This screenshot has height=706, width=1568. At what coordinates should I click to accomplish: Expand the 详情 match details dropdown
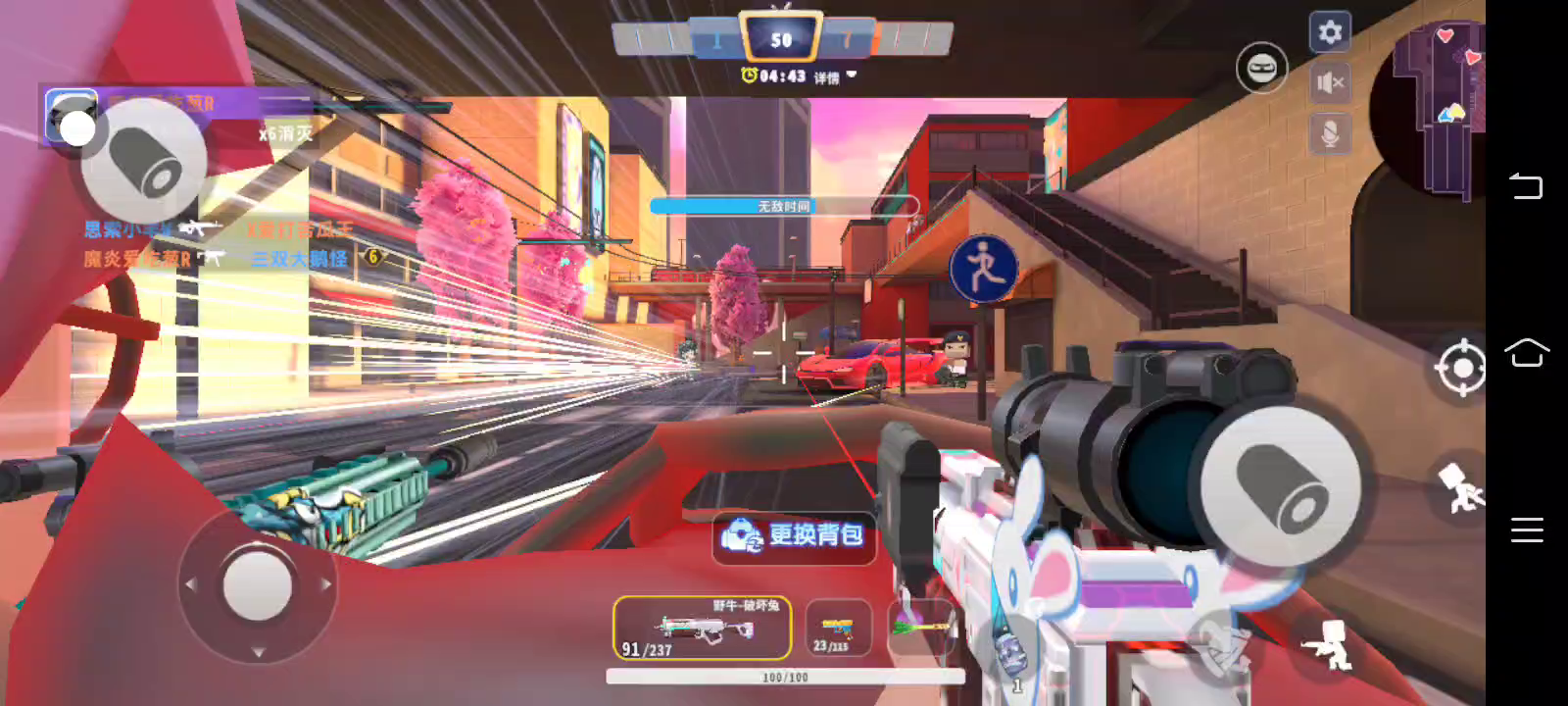pyautogui.click(x=835, y=76)
